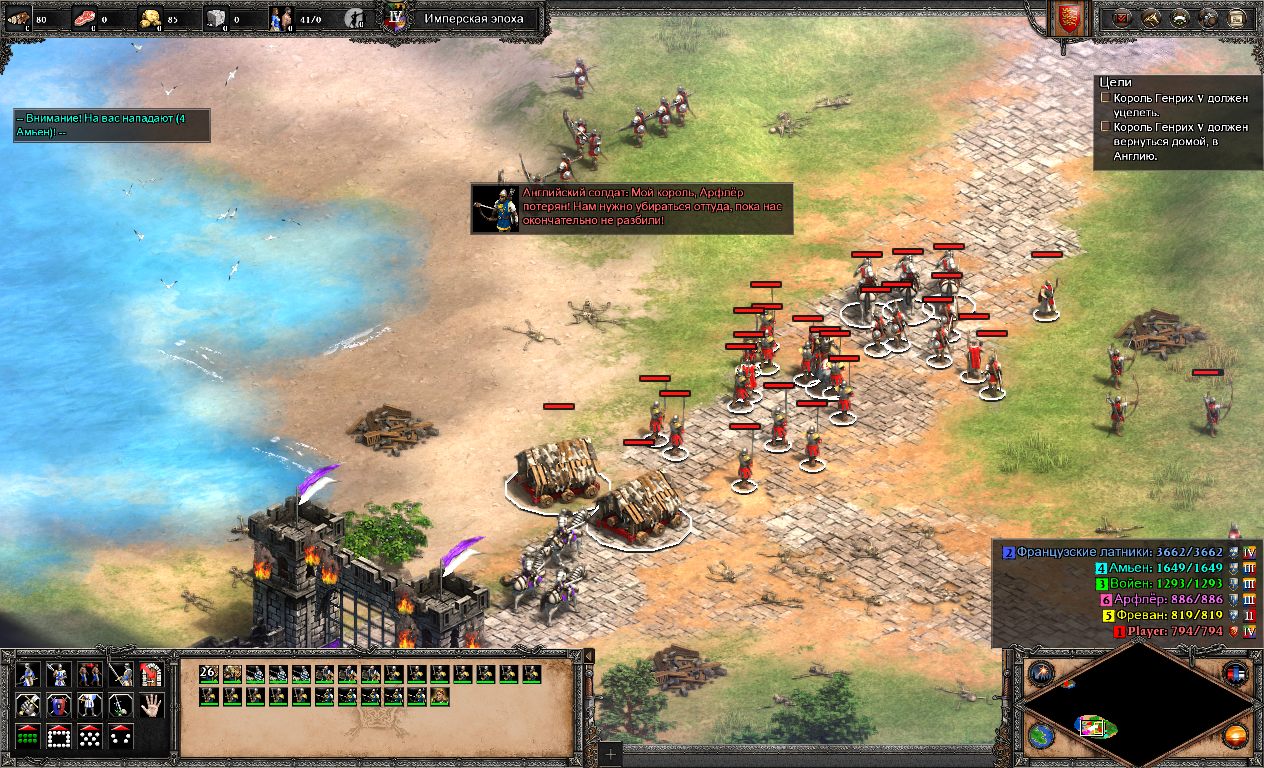Viewport: 1264px width, 768px height.
Task: Choose the staggered dots formation
Action: pos(90,737)
